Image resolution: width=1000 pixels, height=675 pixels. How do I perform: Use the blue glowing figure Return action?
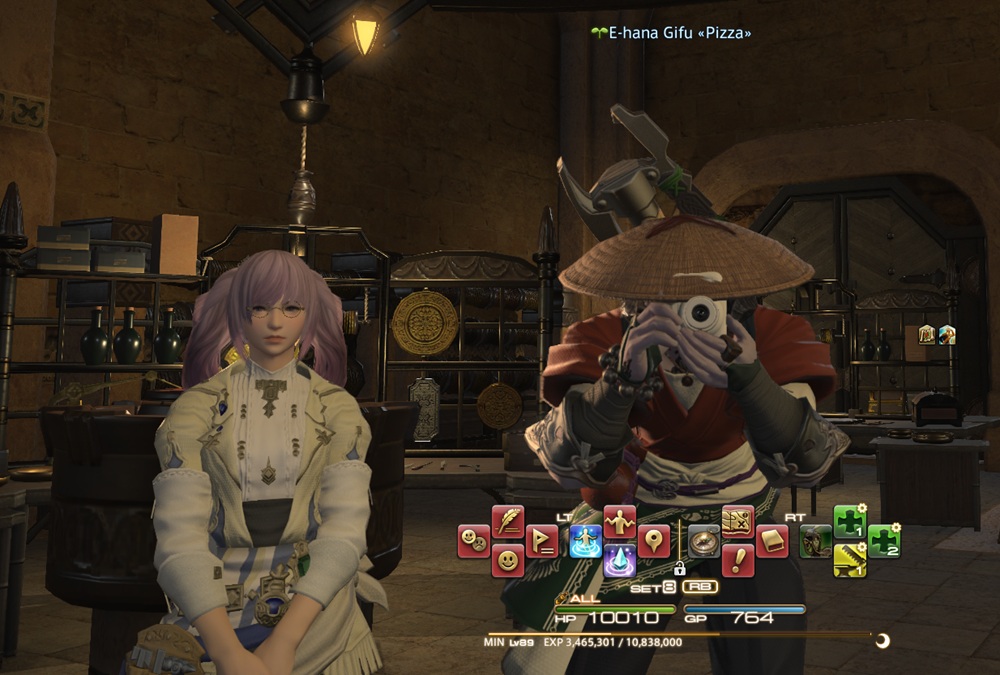(x=585, y=541)
